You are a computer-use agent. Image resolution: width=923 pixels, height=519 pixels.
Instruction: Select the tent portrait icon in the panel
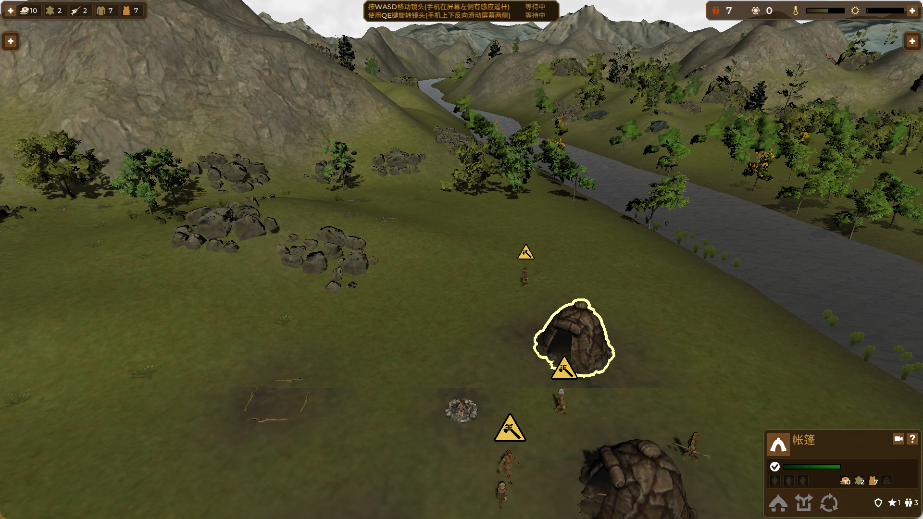(x=778, y=444)
